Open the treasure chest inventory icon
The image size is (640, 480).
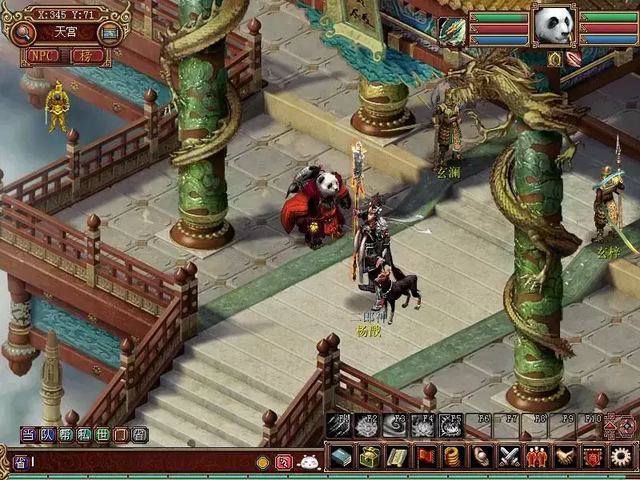(369, 457)
